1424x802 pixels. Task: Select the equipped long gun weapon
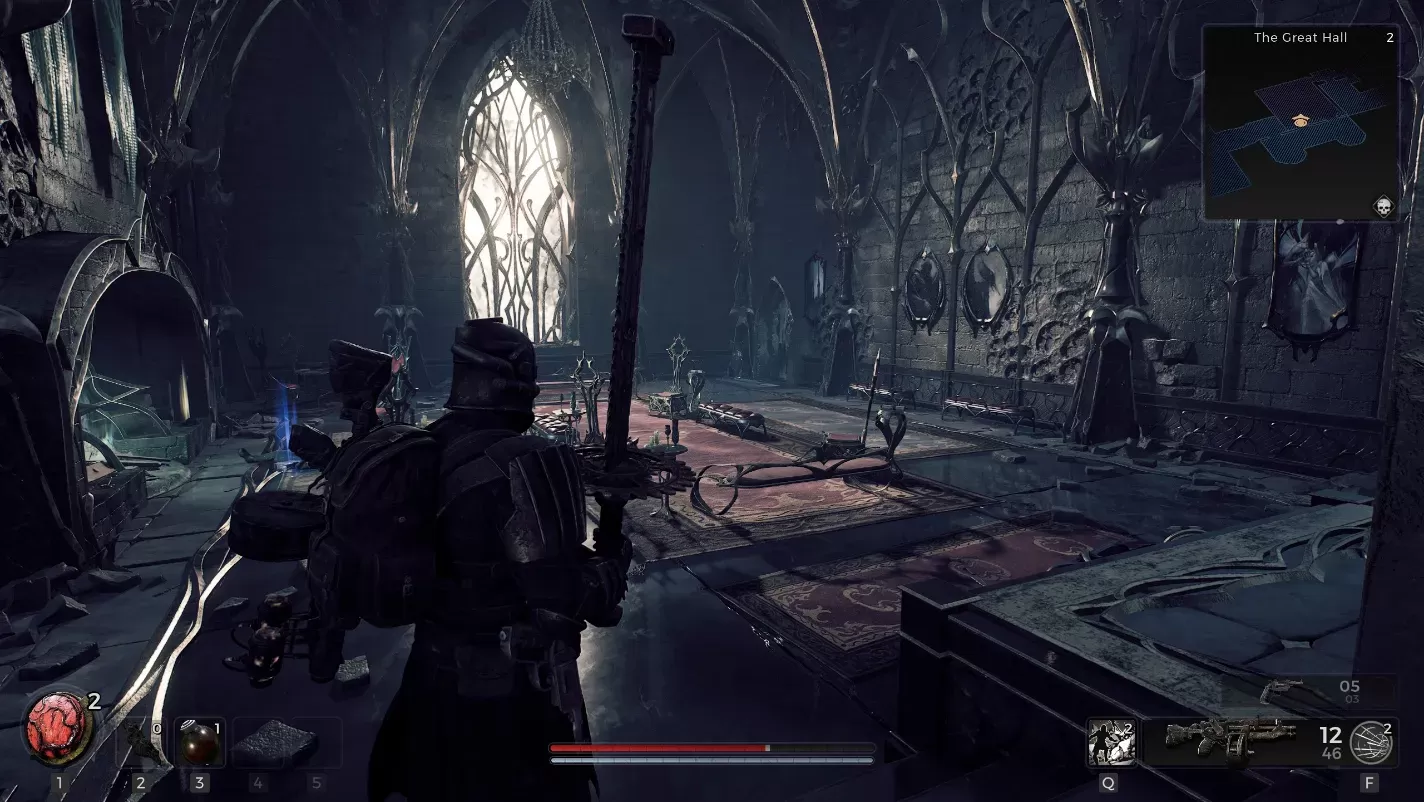point(1229,741)
